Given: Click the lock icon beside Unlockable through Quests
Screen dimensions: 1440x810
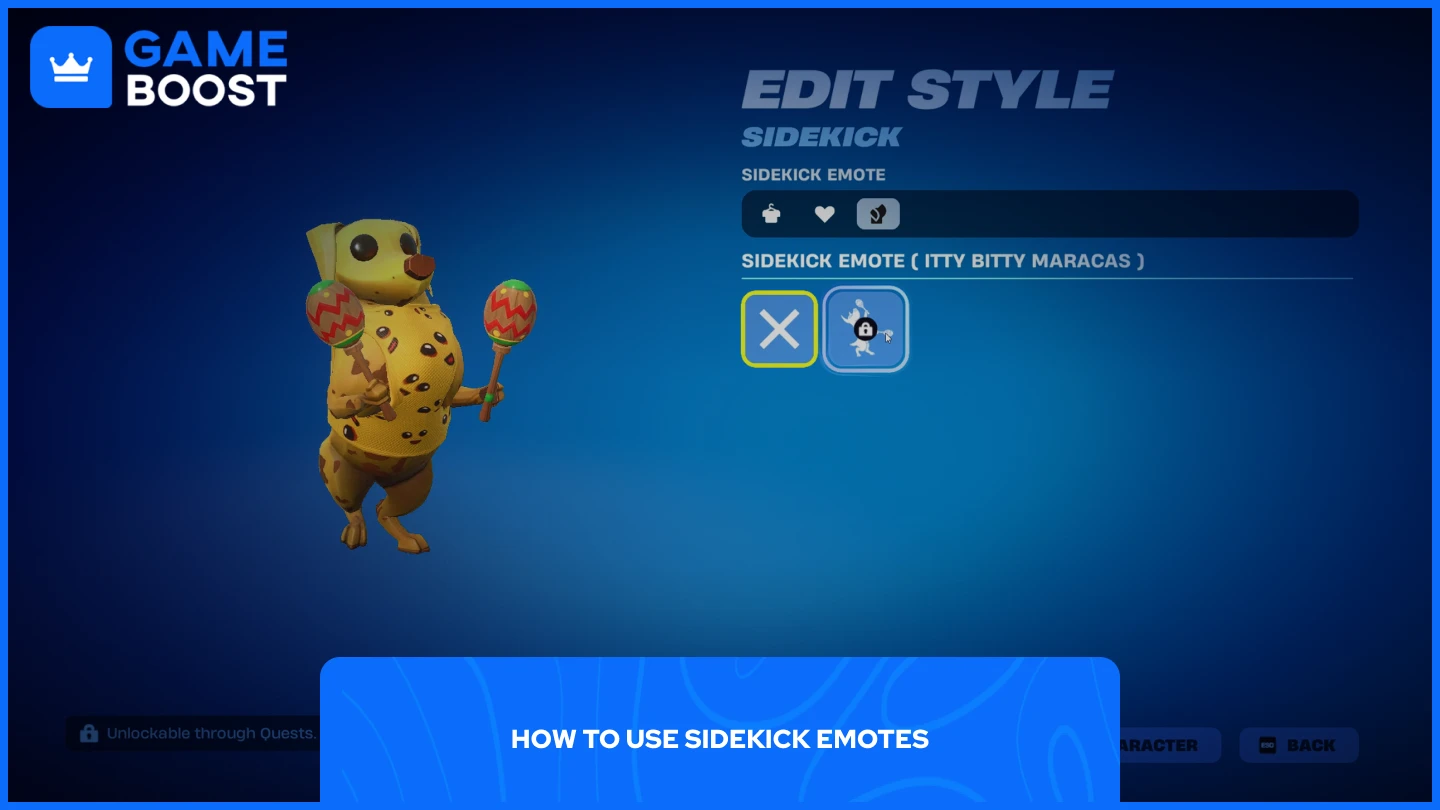Looking at the screenshot, I should [x=88, y=733].
